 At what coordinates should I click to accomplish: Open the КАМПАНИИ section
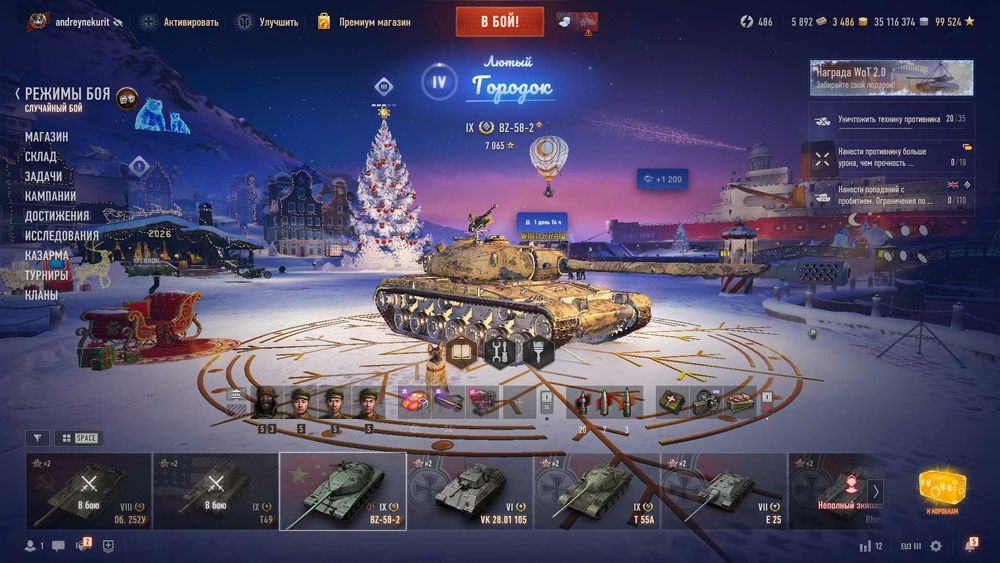point(50,196)
